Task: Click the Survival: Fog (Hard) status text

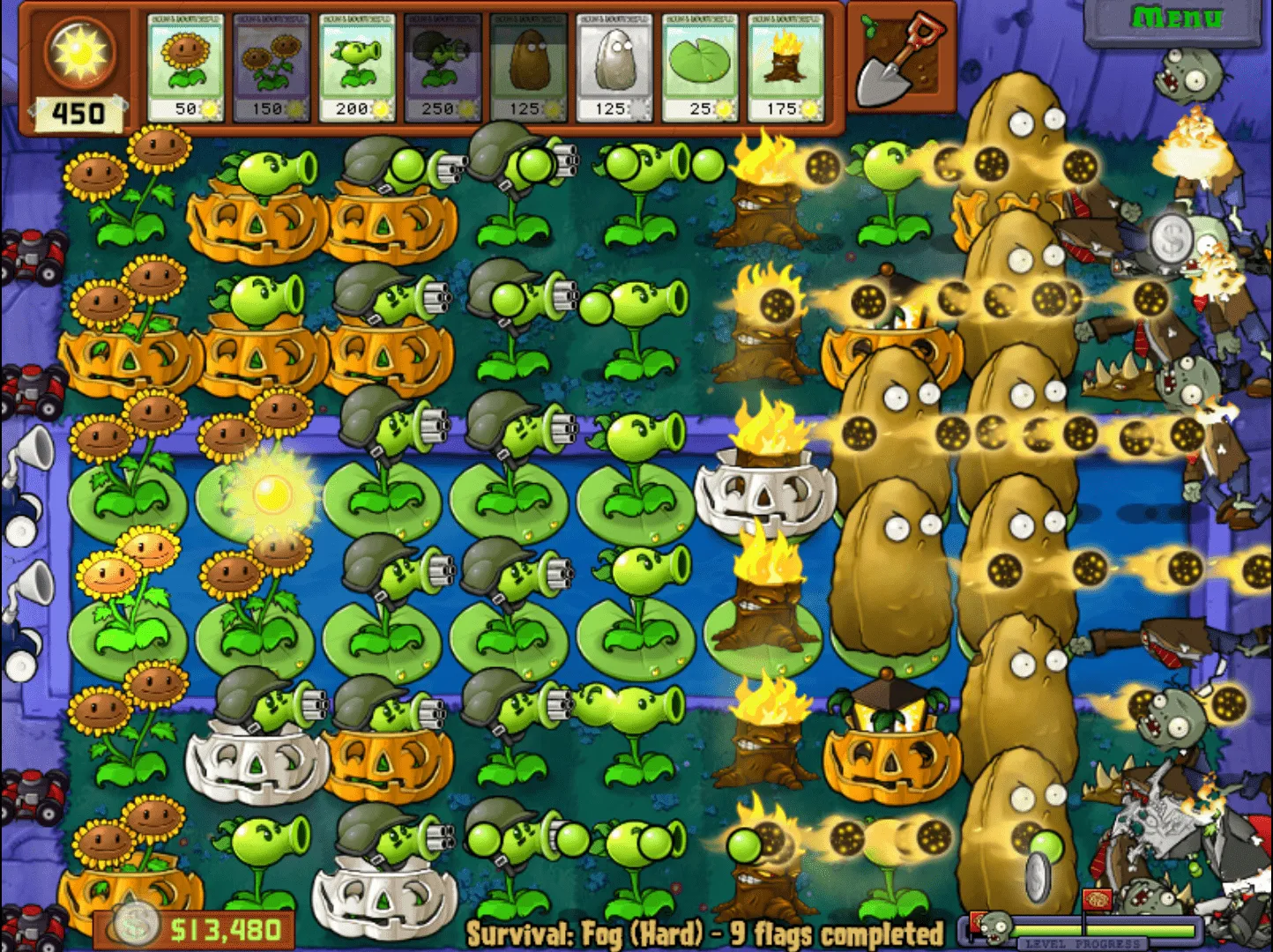Action: tap(705, 933)
